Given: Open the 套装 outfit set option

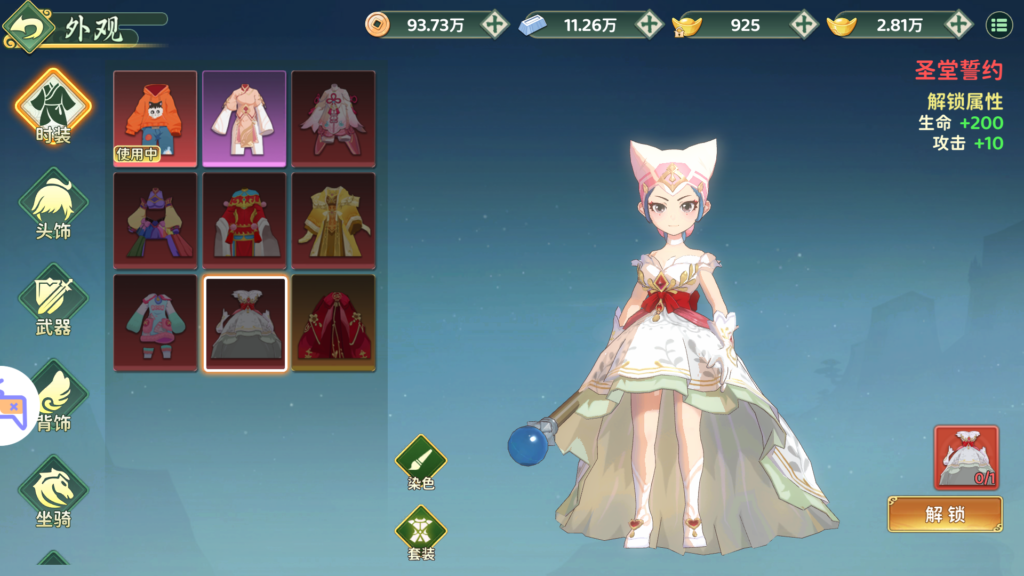Looking at the screenshot, I should (x=421, y=531).
